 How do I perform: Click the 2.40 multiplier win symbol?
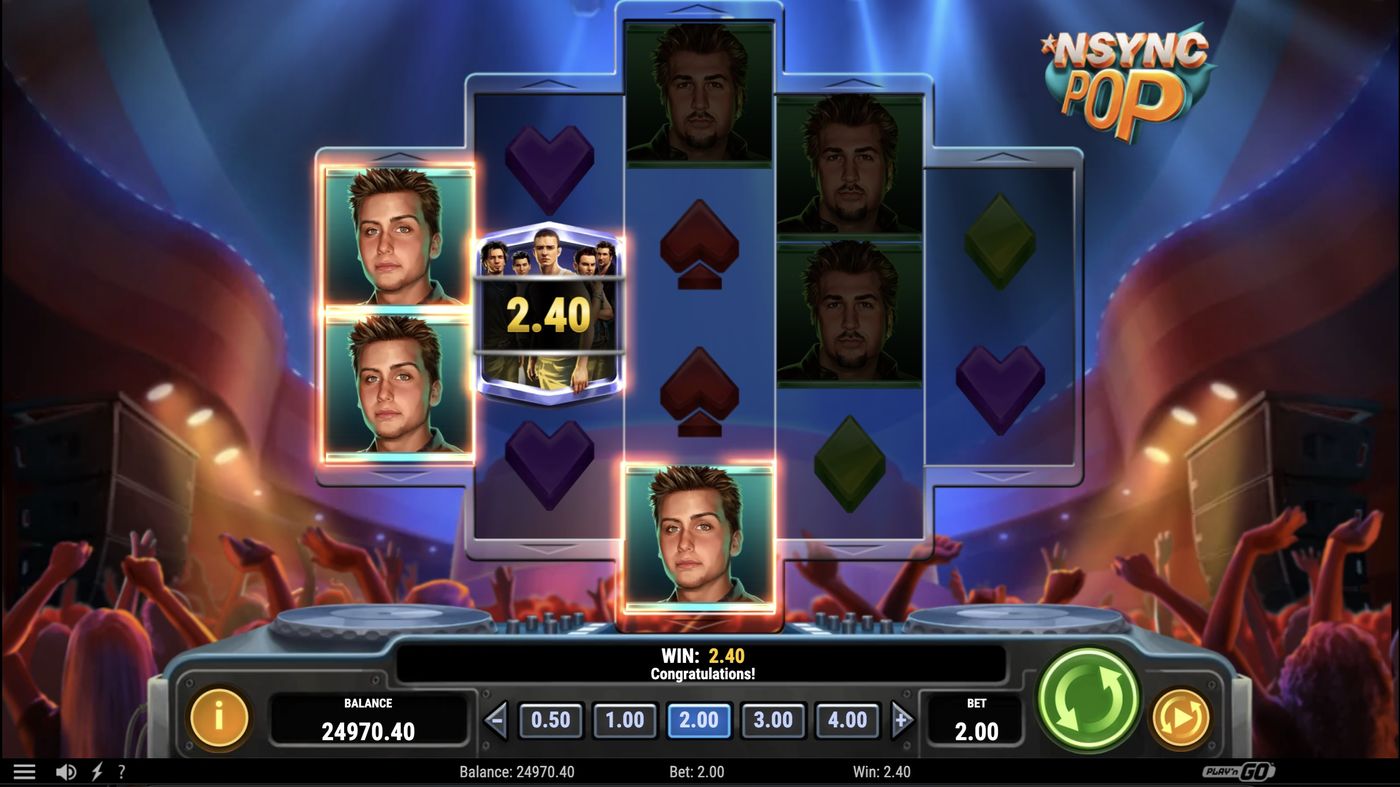tap(549, 310)
